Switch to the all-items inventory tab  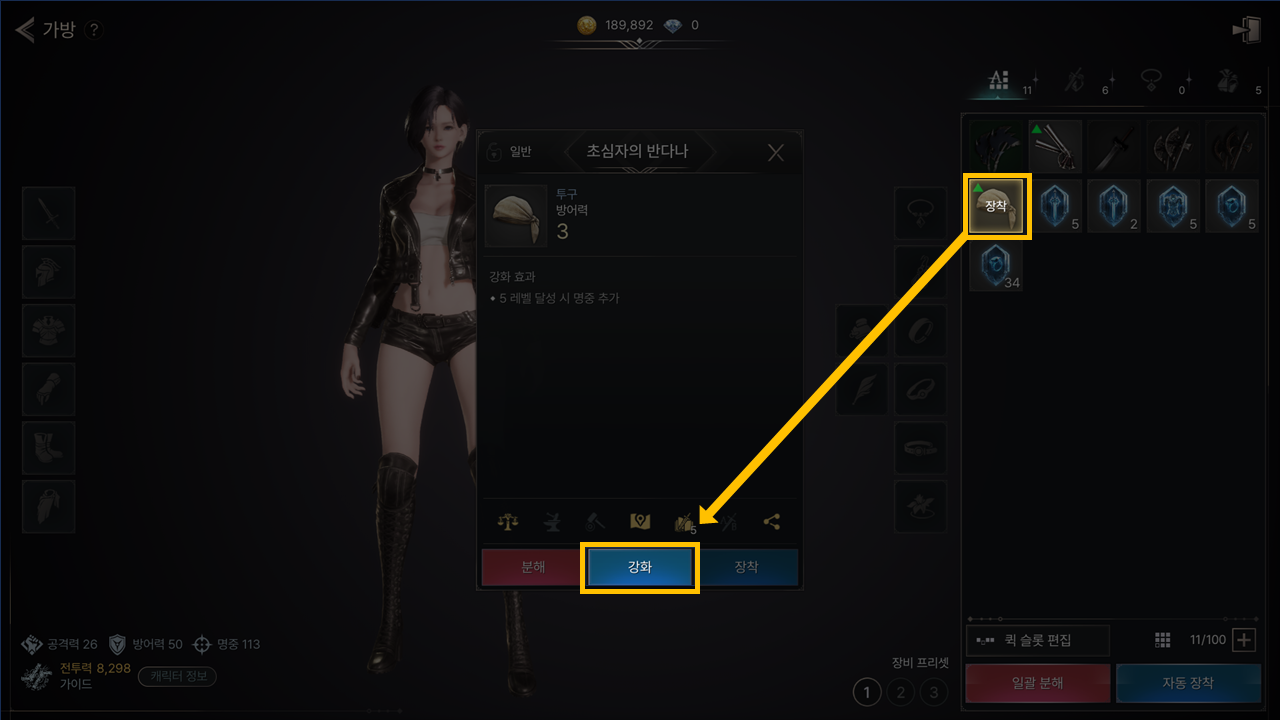click(x=998, y=81)
